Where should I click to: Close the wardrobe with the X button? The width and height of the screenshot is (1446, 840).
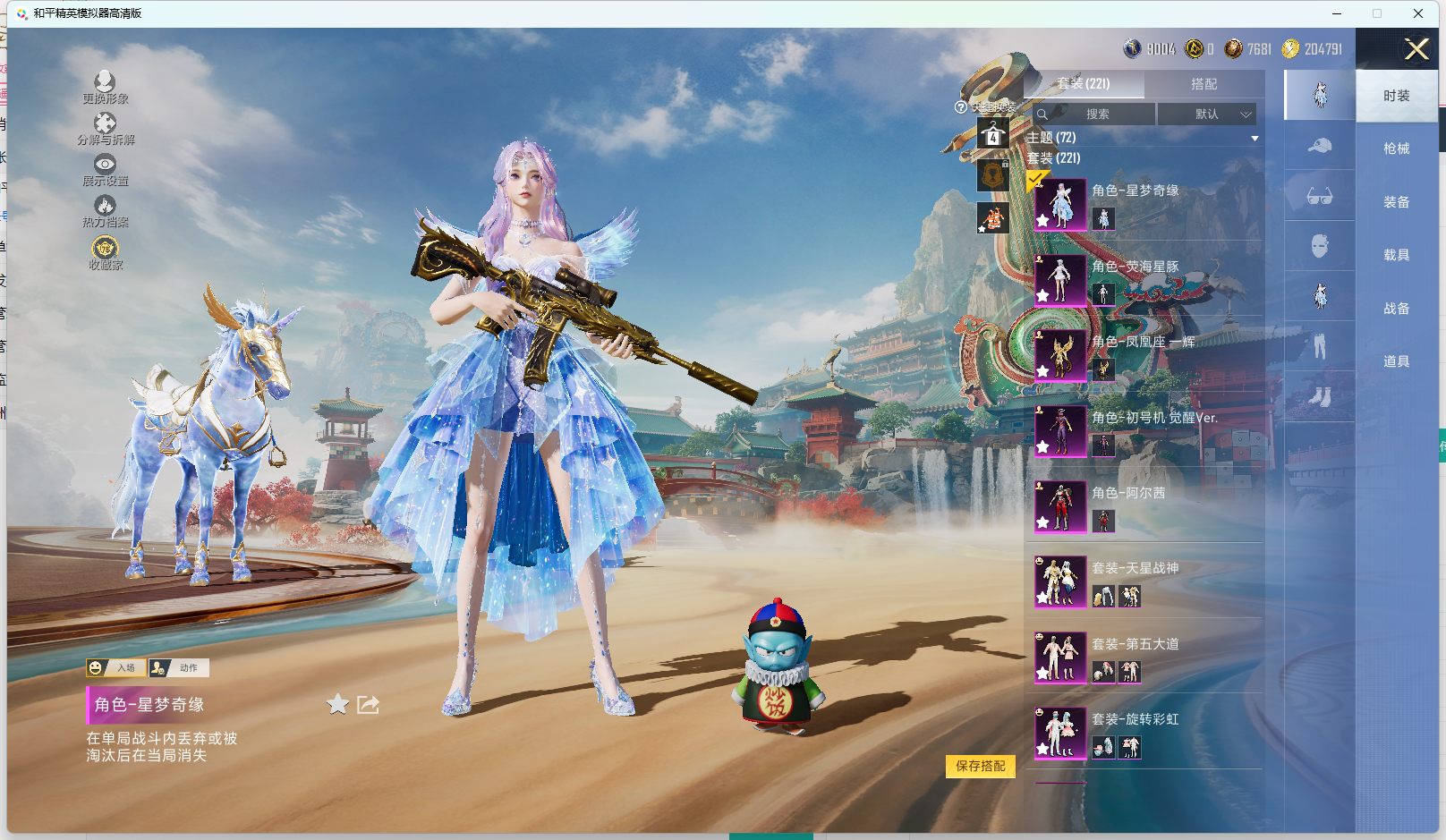click(1416, 49)
